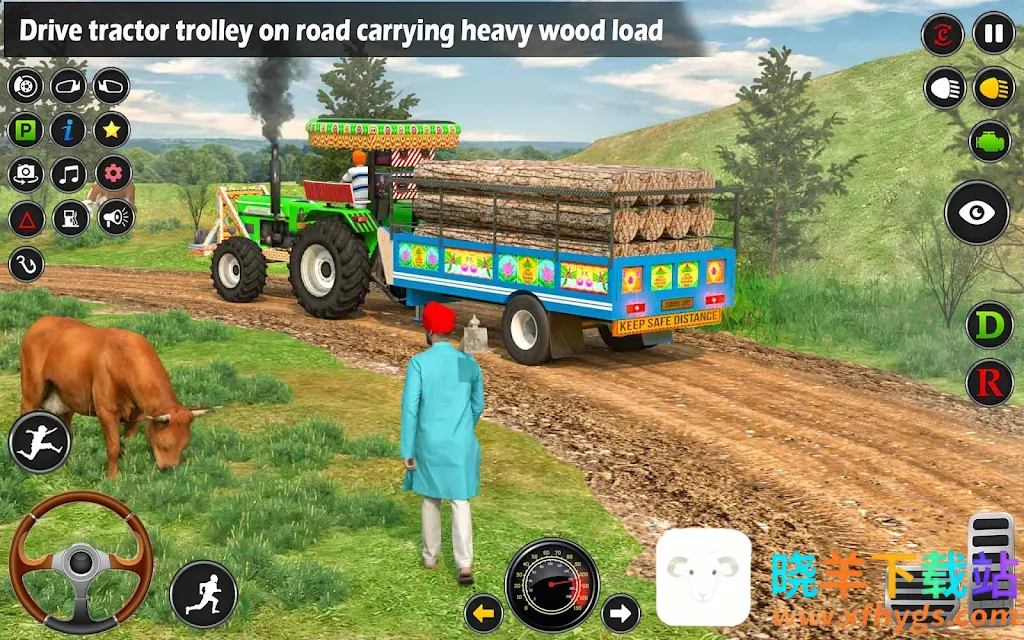
Task: Change view with the eye button
Action: (x=976, y=212)
